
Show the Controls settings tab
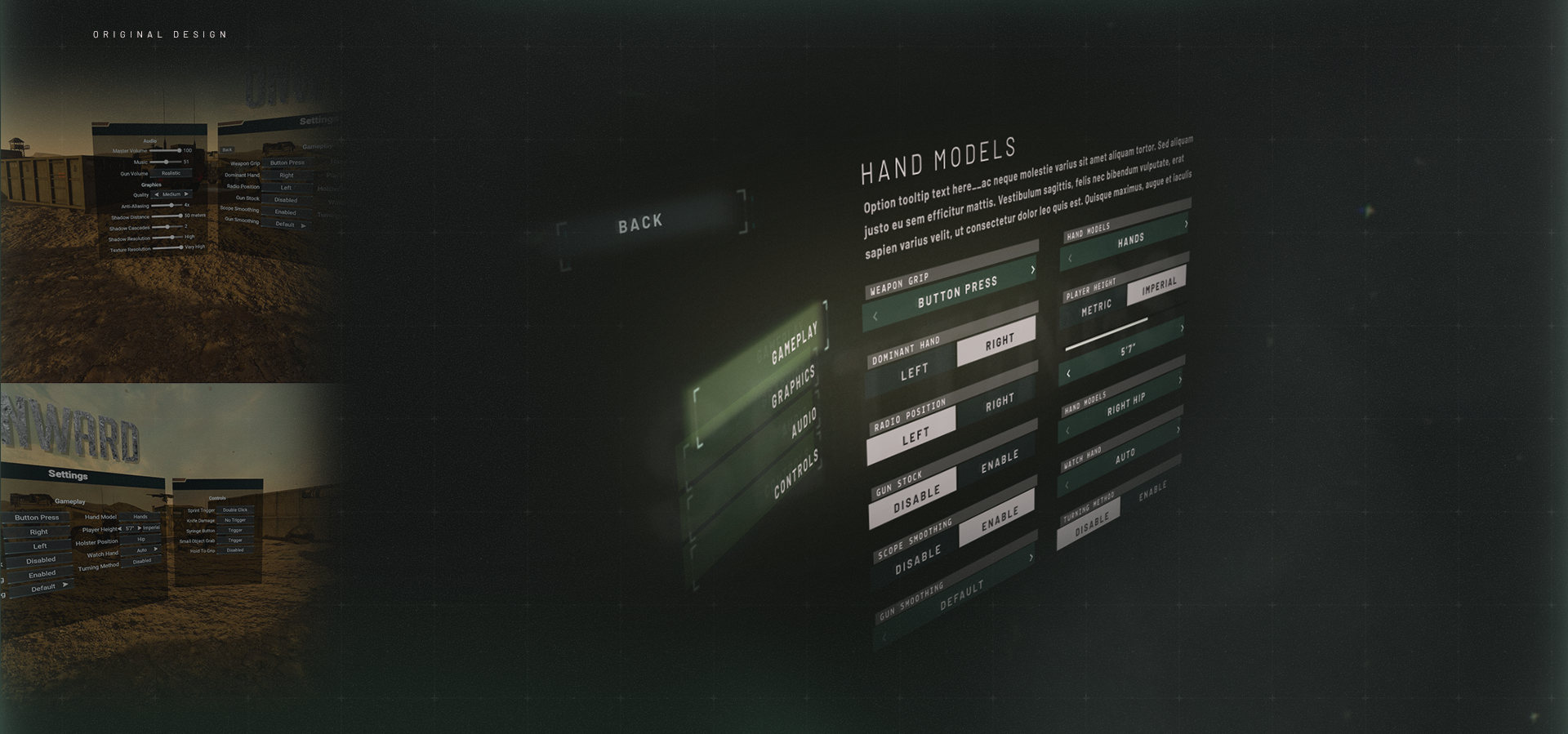(795, 474)
